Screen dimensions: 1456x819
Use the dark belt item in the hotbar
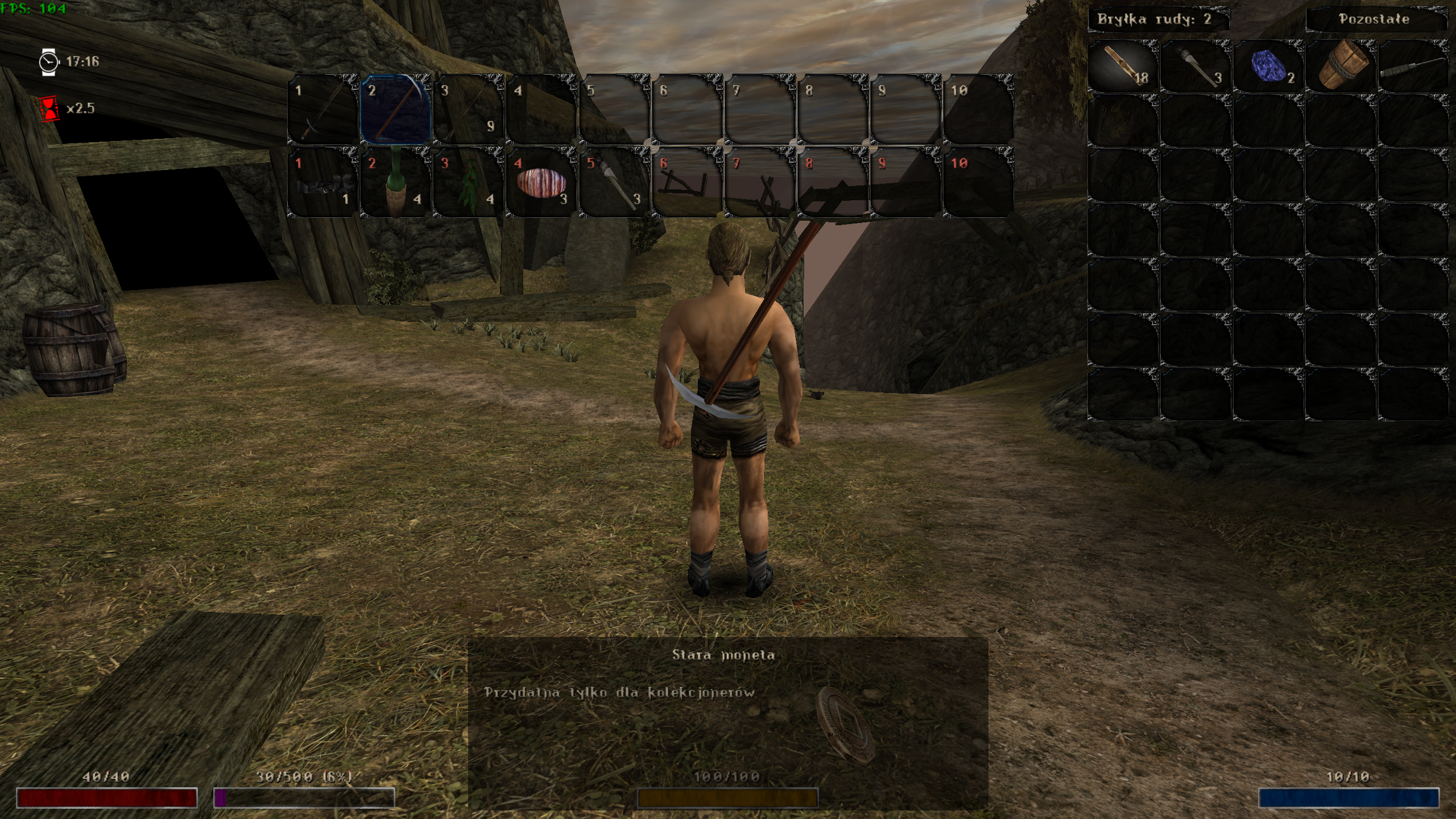point(323,182)
